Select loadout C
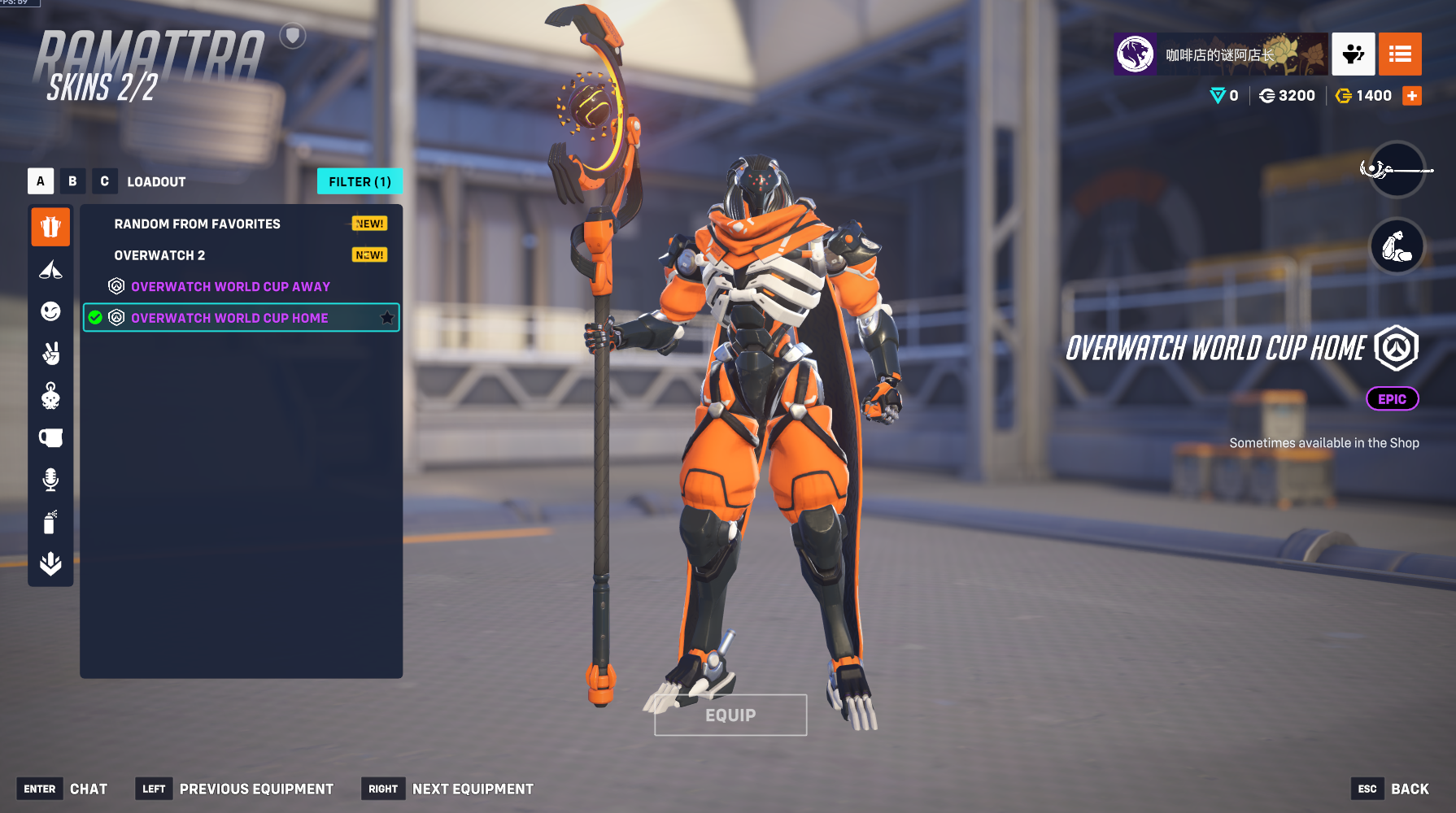The width and height of the screenshot is (1456, 813). 104,181
